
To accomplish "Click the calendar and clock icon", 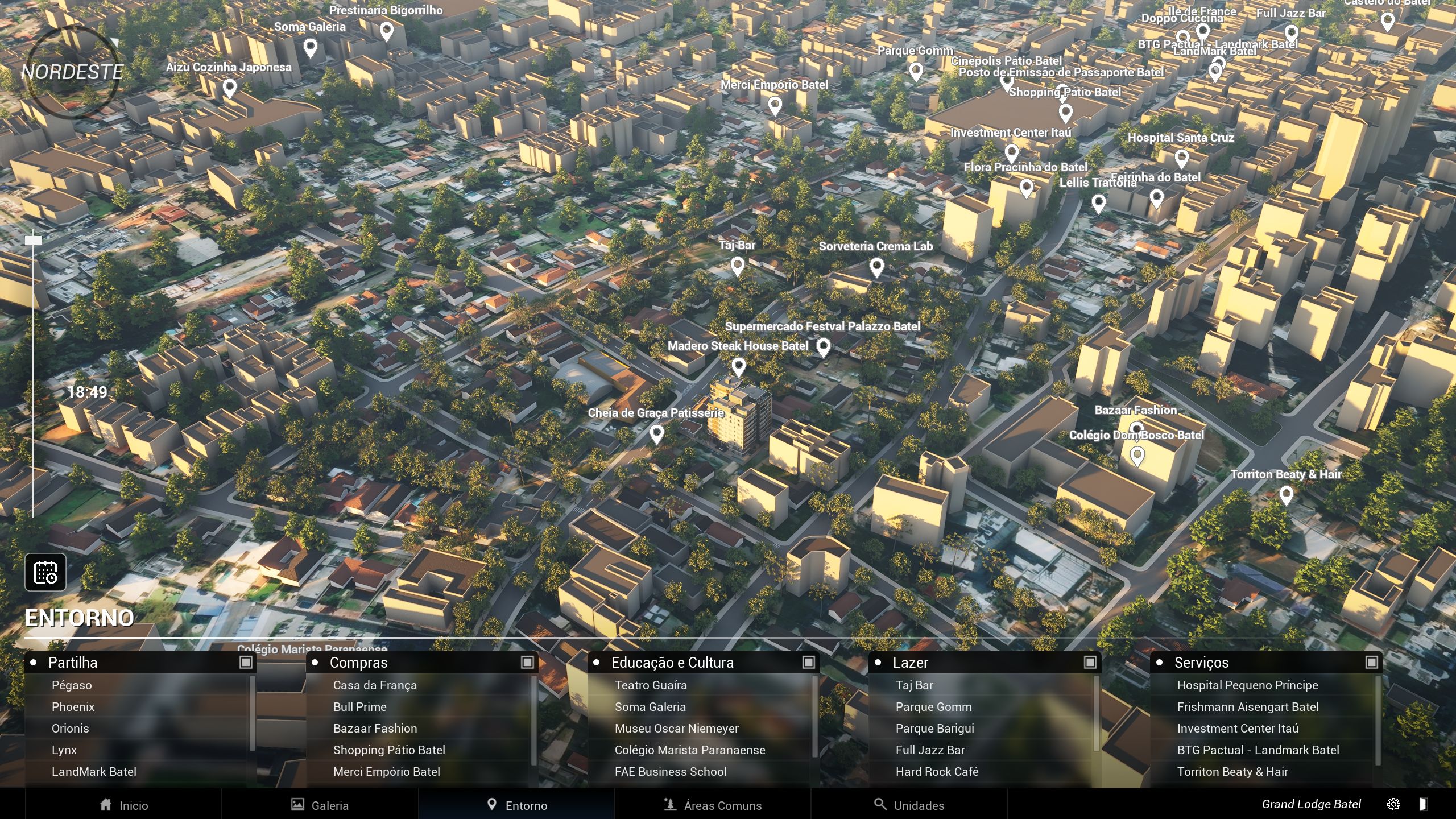I will point(45,572).
